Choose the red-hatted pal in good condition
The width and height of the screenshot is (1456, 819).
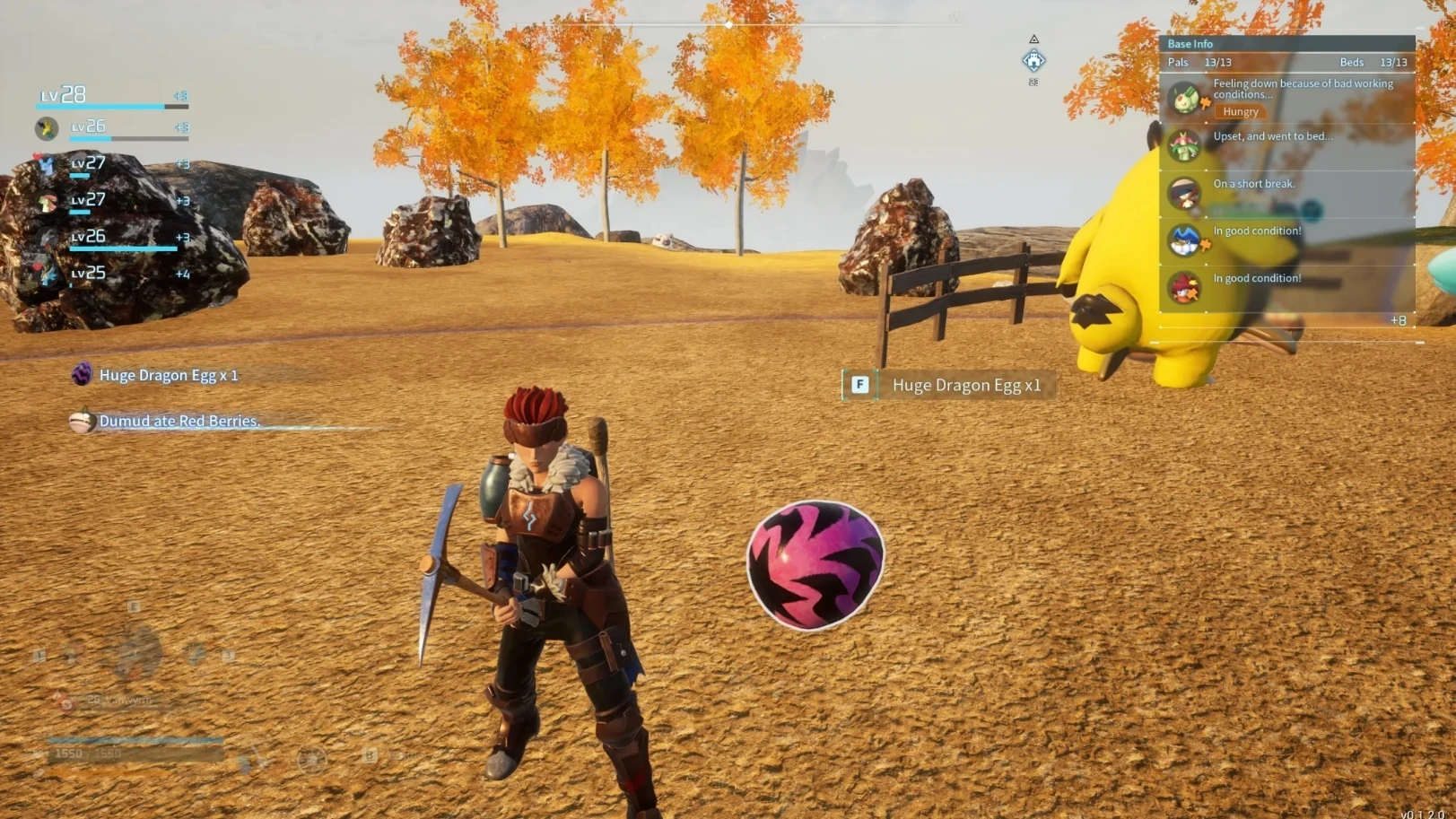coord(1184,288)
